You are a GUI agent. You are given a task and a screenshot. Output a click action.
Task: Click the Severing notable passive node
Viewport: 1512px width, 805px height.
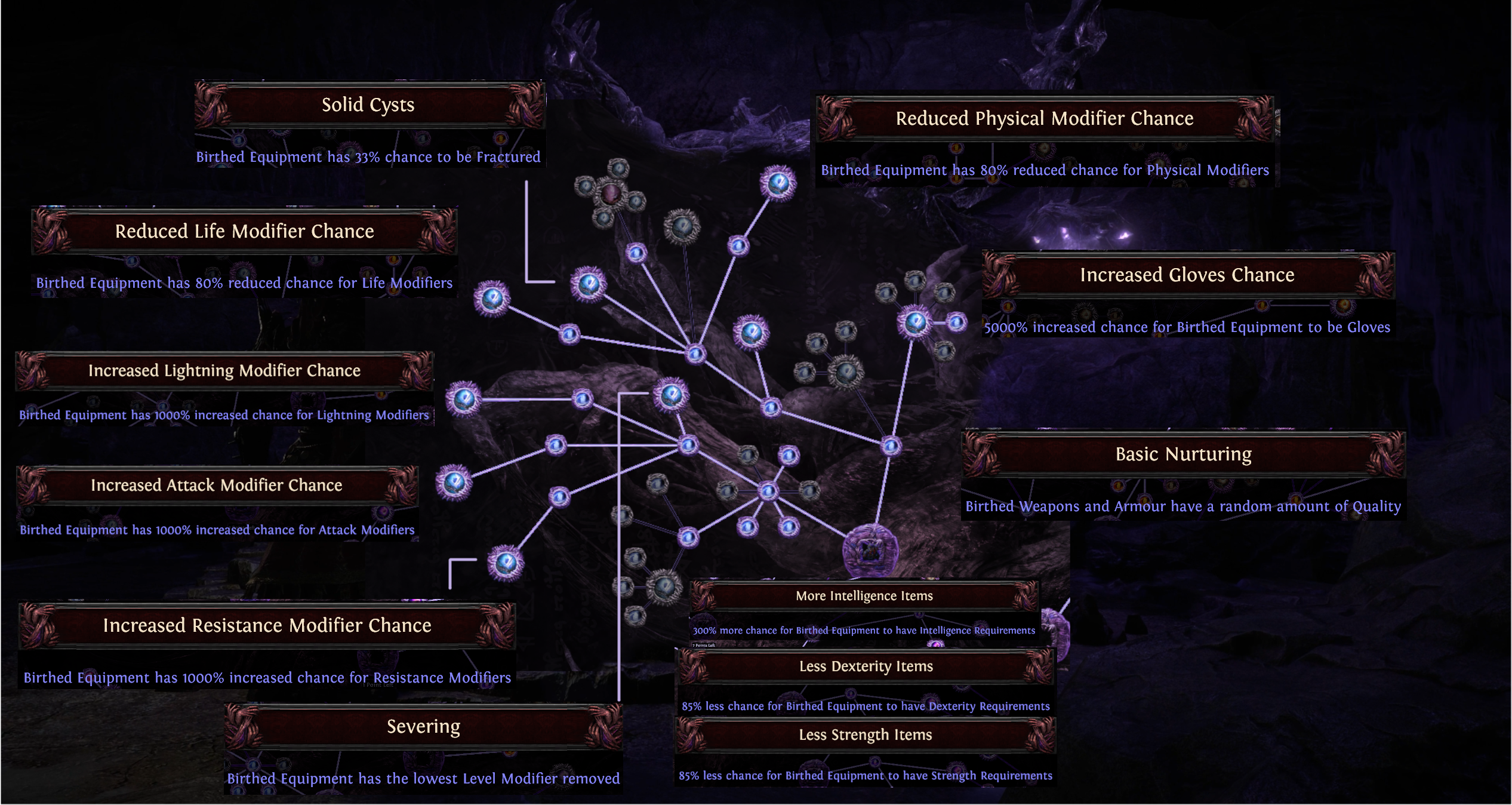point(671,395)
